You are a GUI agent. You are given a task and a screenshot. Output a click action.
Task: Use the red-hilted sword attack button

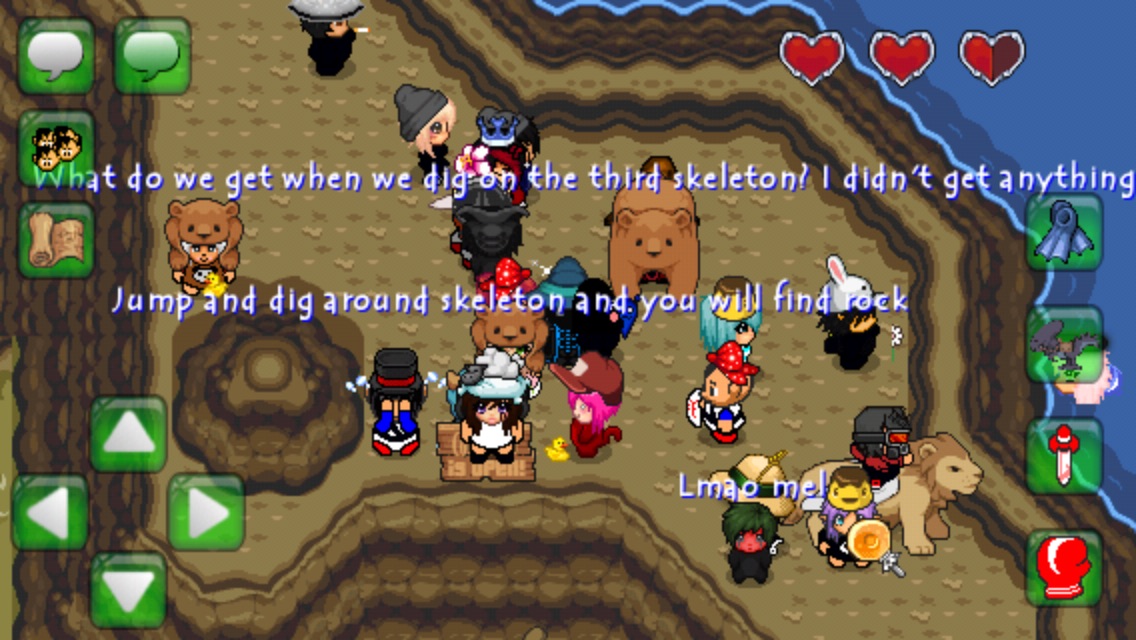[x=1064, y=456]
